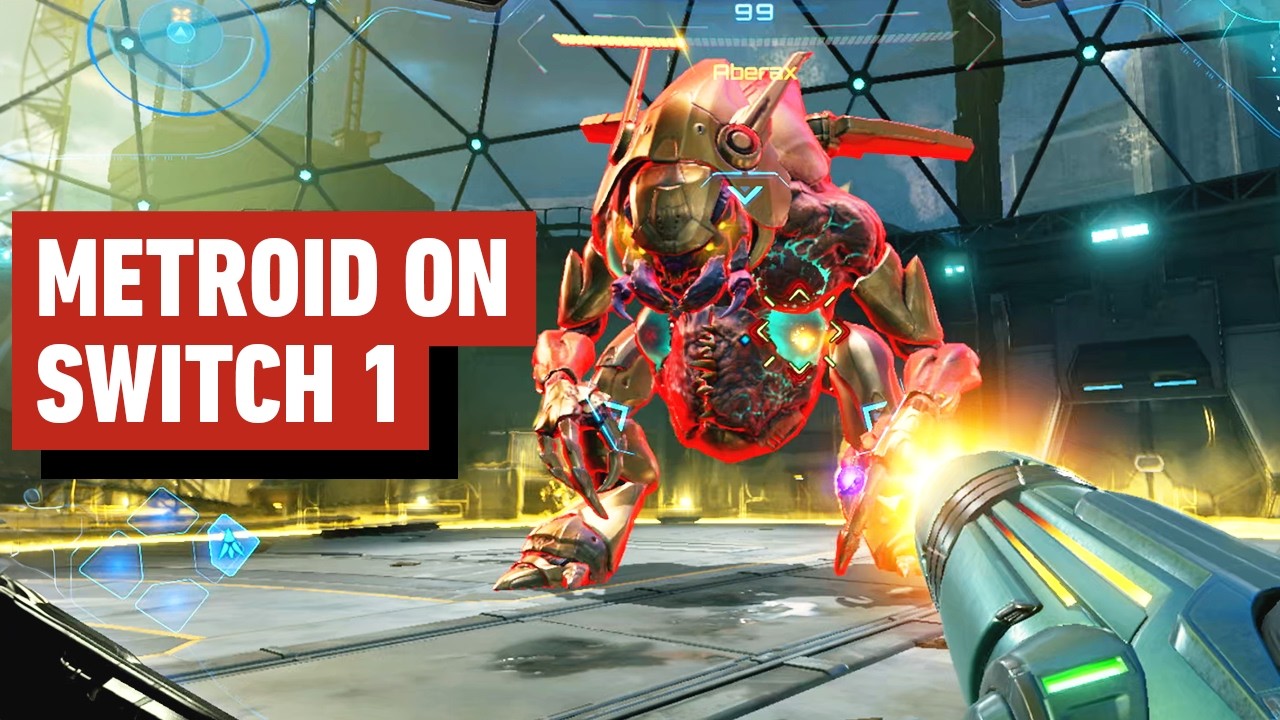This screenshot has width=1280, height=720.
Task: Toggle the targeting chevron above Aberax's head
Action: point(745,190)
